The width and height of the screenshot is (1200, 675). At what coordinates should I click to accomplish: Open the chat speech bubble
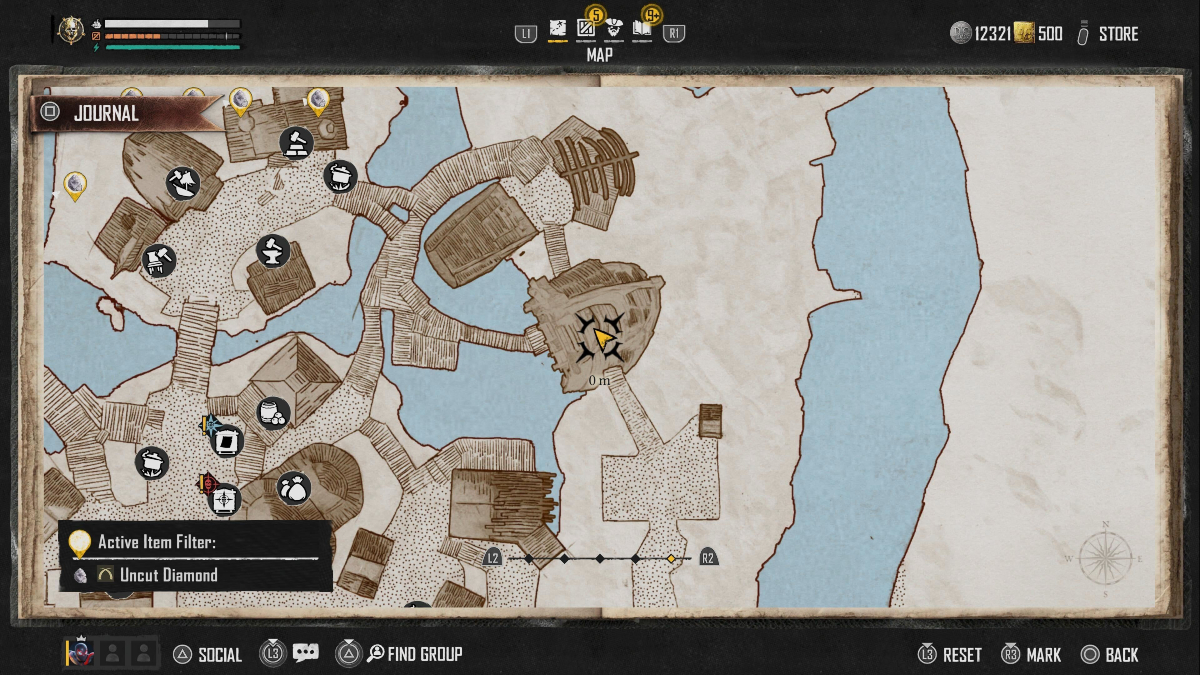tap(306, 654)
